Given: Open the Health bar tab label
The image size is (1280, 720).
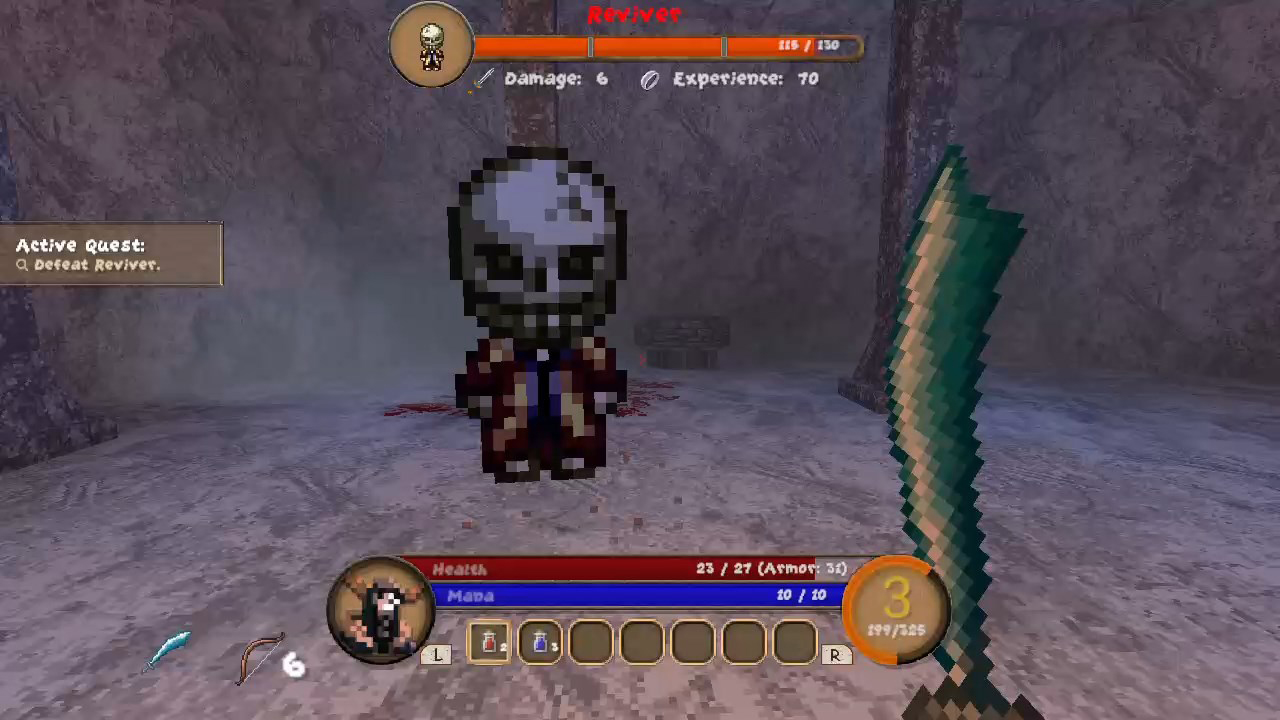Looking at the screenshot, I should (x=459, y=568).
